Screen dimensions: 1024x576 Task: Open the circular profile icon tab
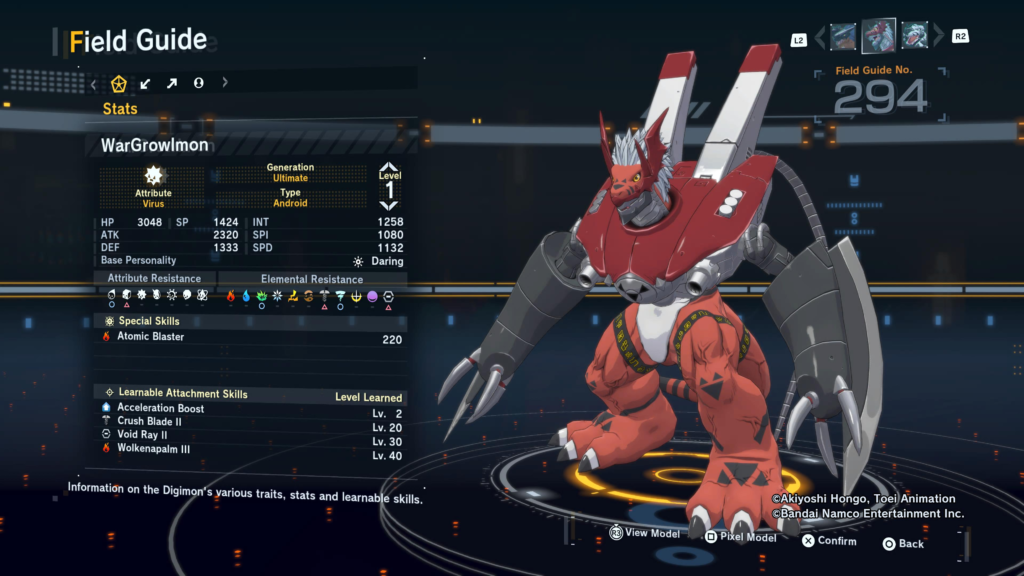[x=198, y=83]
